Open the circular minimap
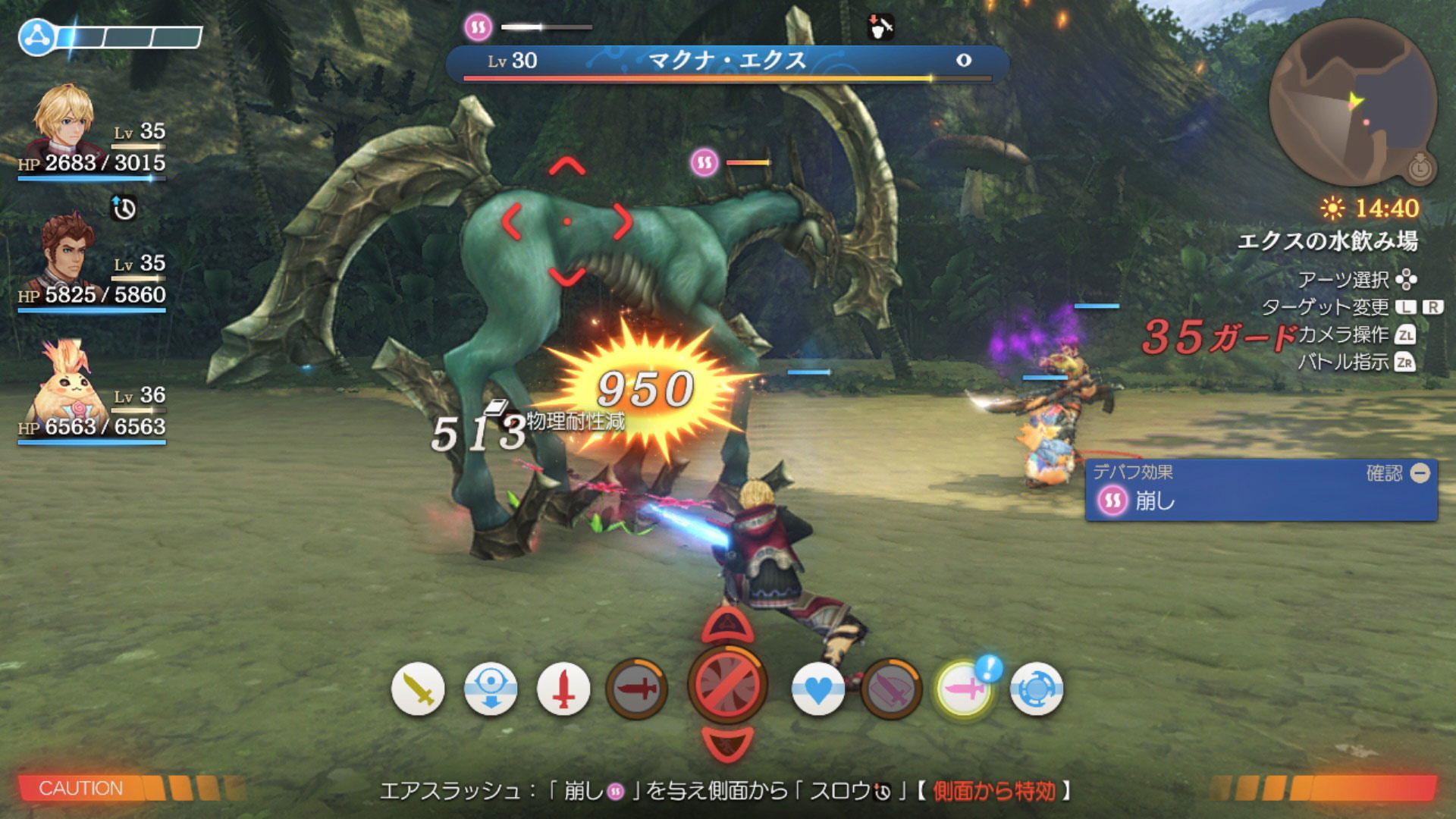The height and width of the screenshot is (819, 1456). (x=1351, y=102)
